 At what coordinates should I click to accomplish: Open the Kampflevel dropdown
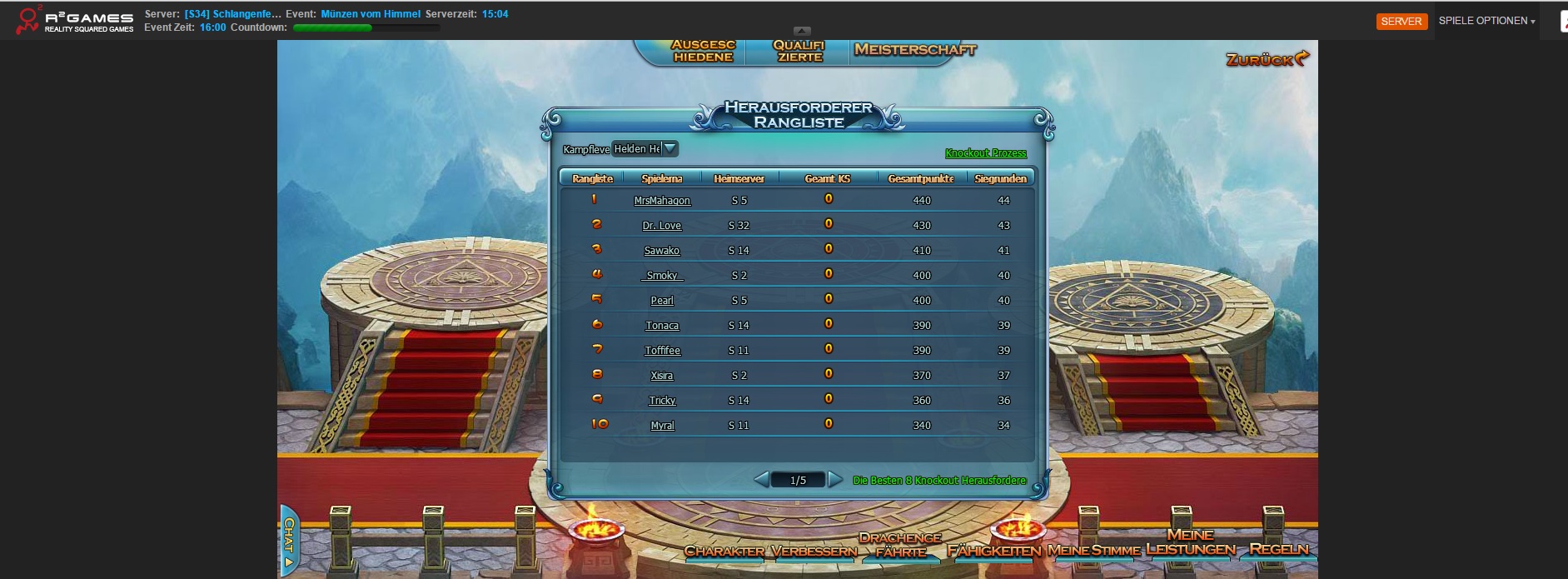click(x=670, y=148)
